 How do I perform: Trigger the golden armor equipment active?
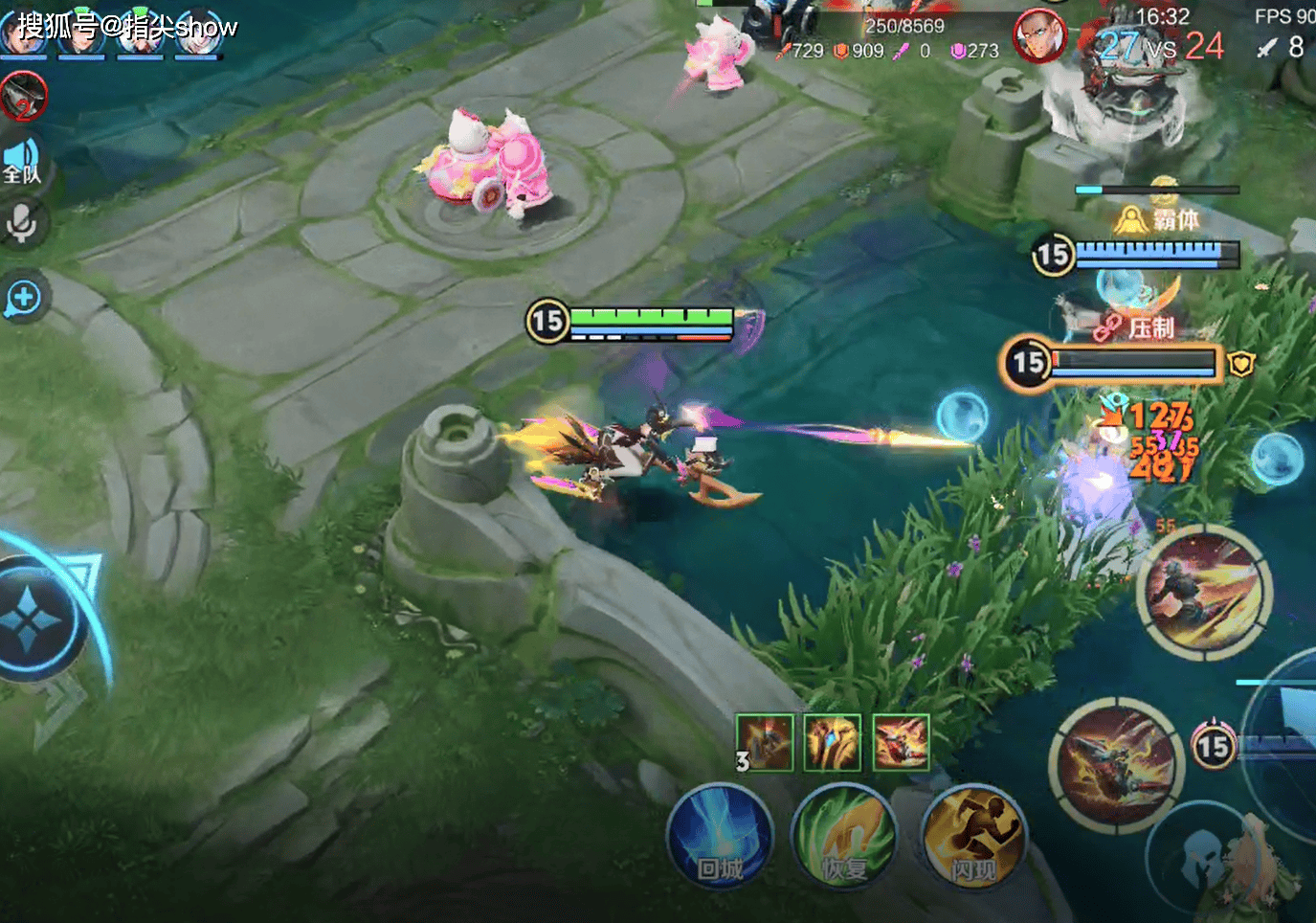832,742
